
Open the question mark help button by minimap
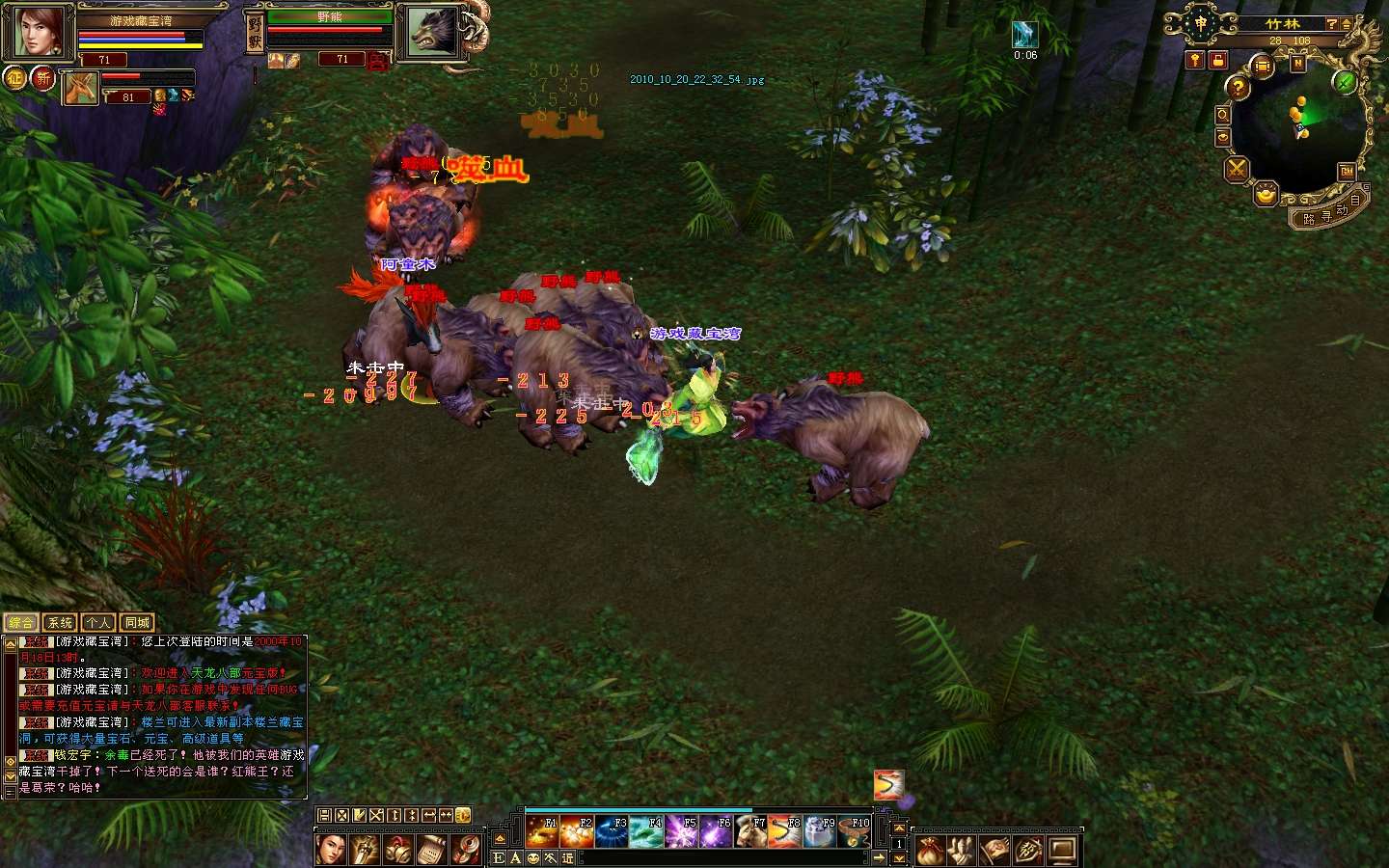coord(1238,88)
